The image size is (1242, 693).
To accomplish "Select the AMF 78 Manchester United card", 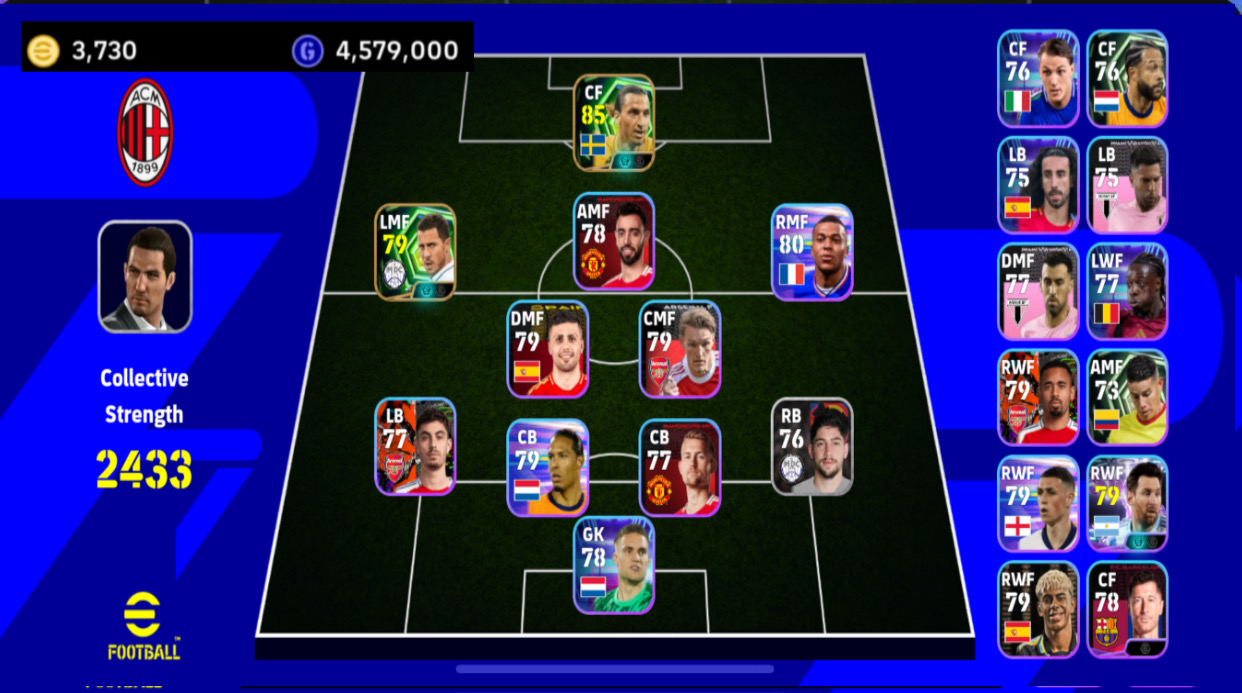I will click(614, 241).
